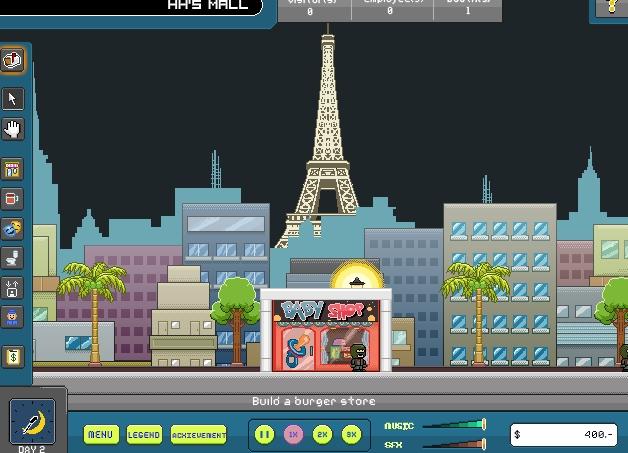Open the employee hiring icon
This screenshot has height=453, width=628.
13,318
